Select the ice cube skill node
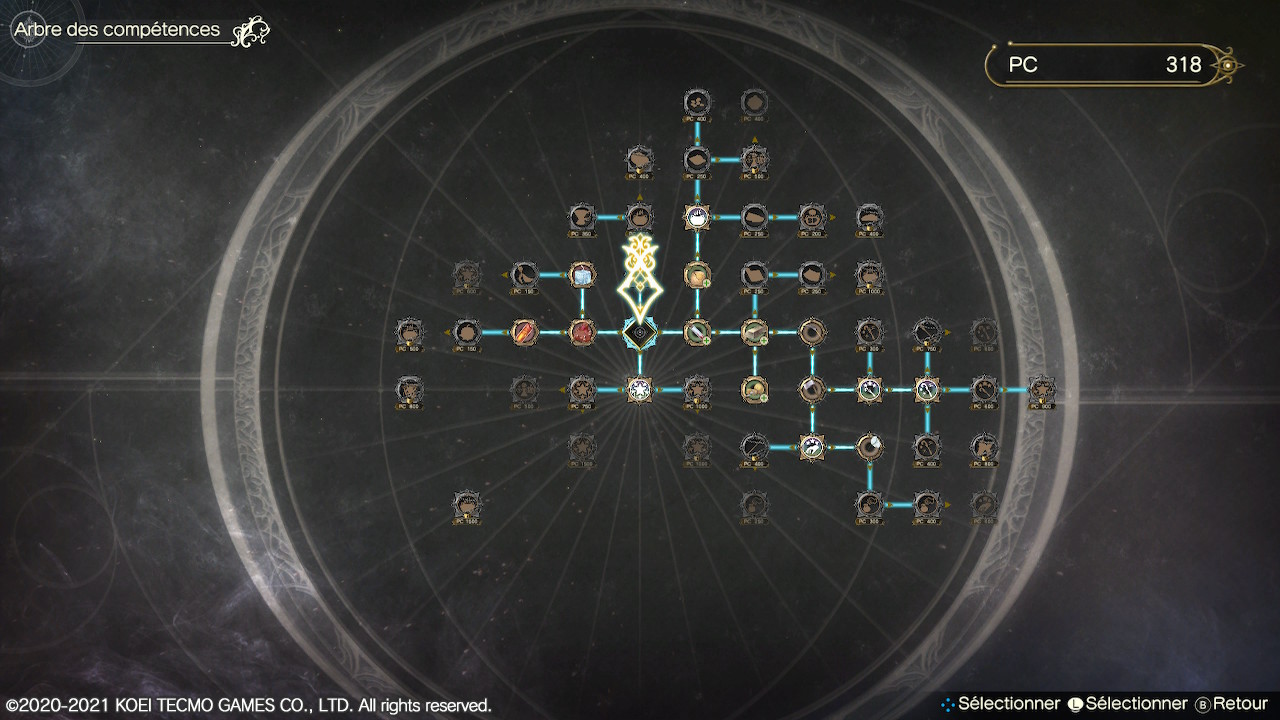 [x=582, y=274]
